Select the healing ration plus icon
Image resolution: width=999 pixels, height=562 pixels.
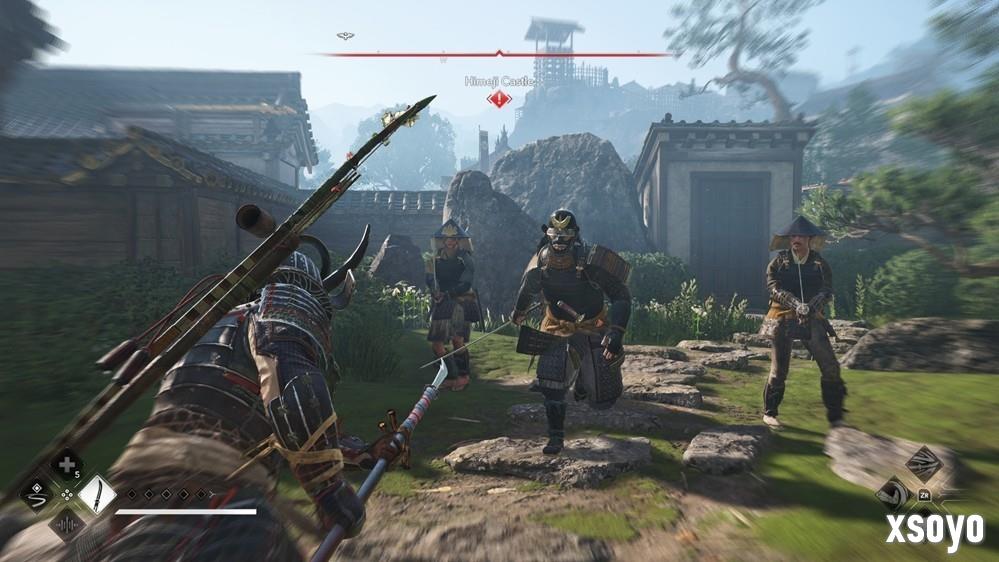(x=67, y=465)
